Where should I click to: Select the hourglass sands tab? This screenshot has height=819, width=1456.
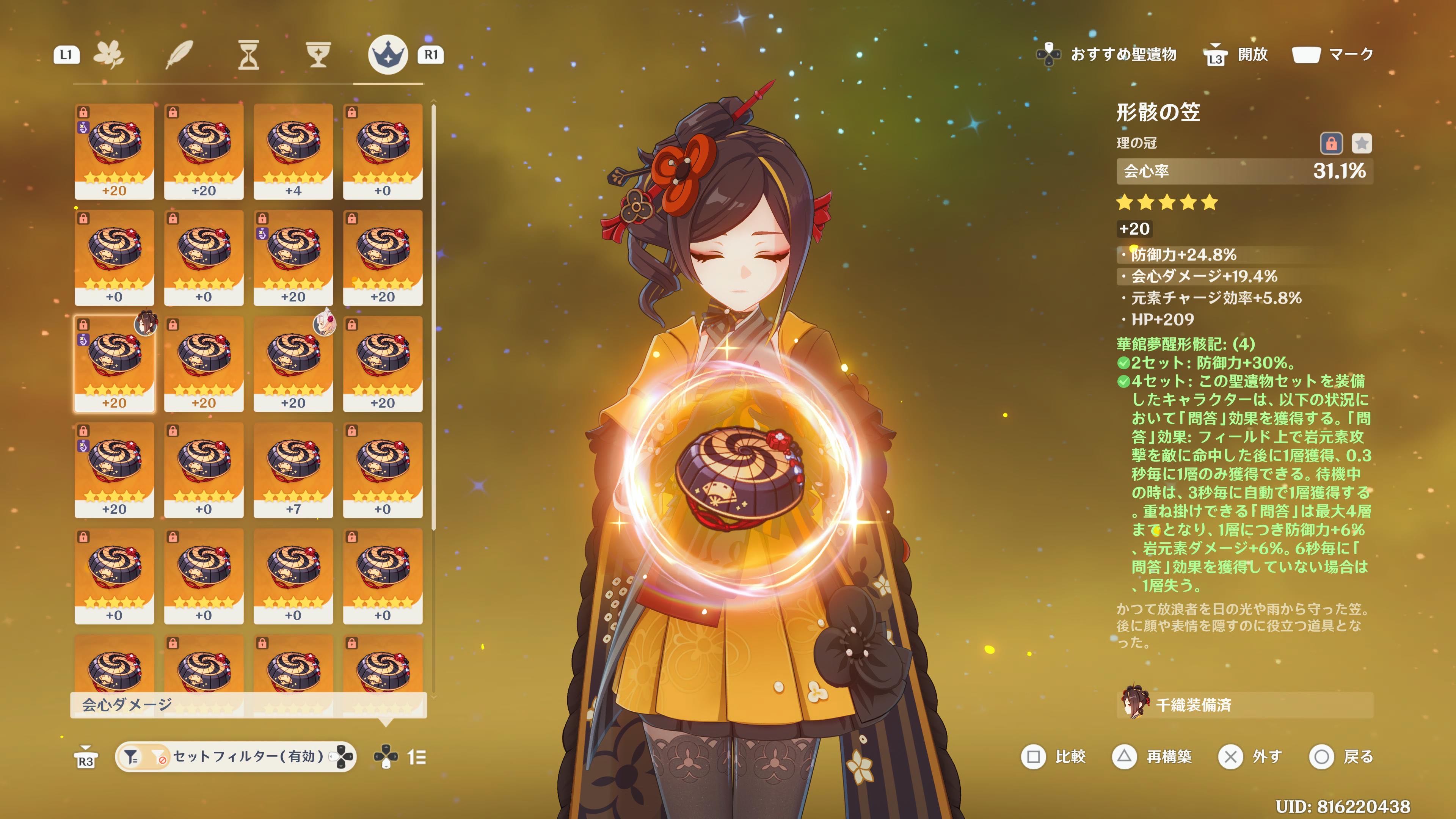click(248, 55)
